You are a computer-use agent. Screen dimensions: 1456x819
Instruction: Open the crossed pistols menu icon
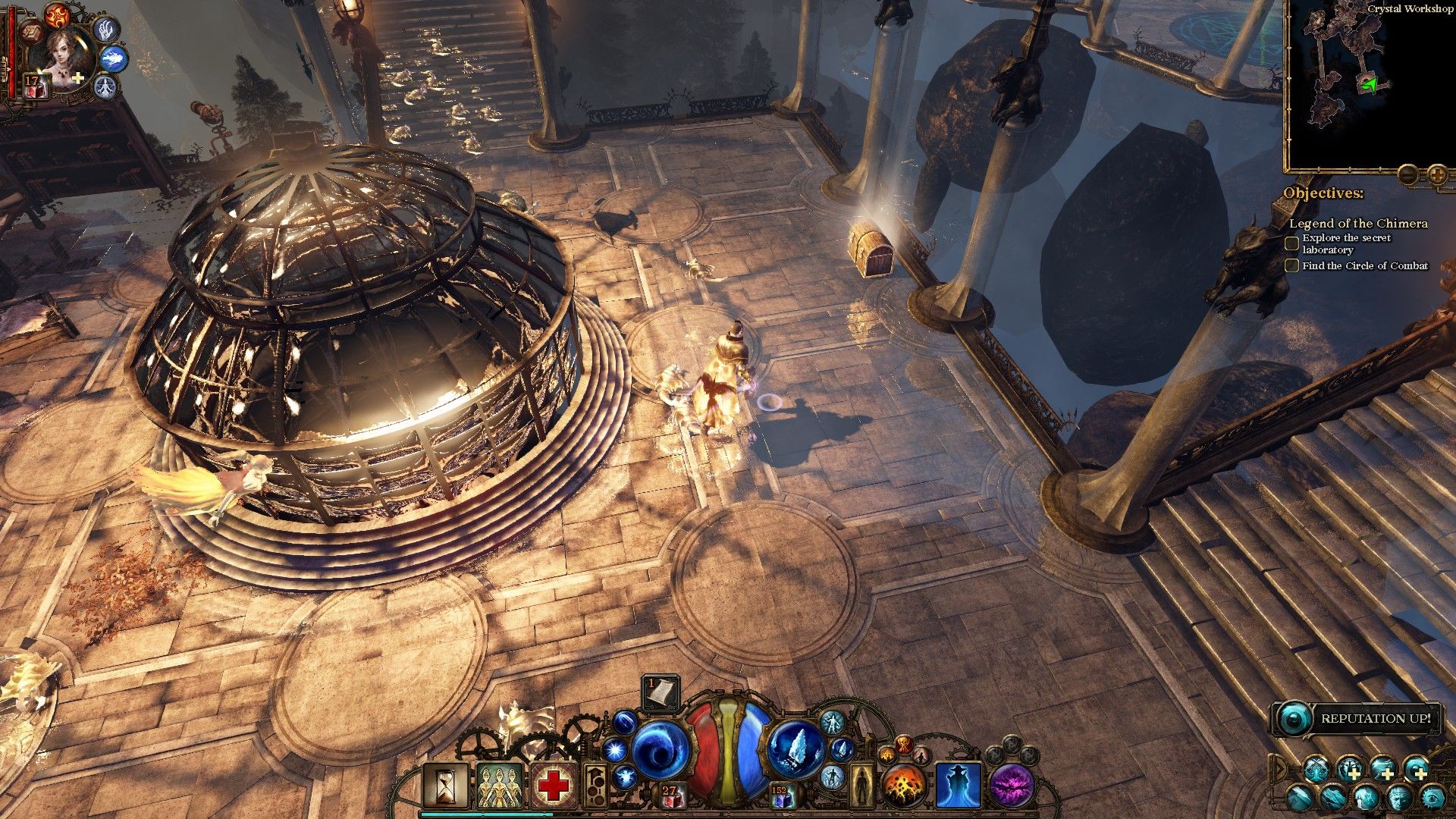pos(1316,770)
